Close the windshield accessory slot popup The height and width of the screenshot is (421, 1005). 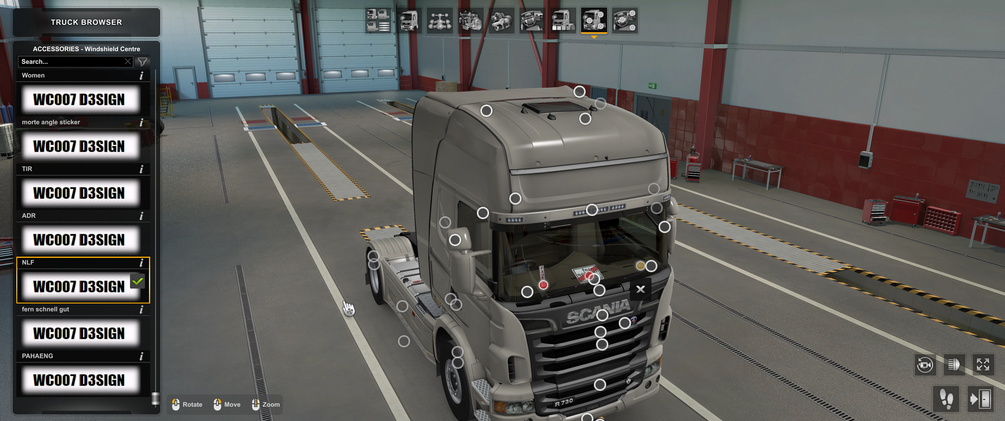[641, 289]
